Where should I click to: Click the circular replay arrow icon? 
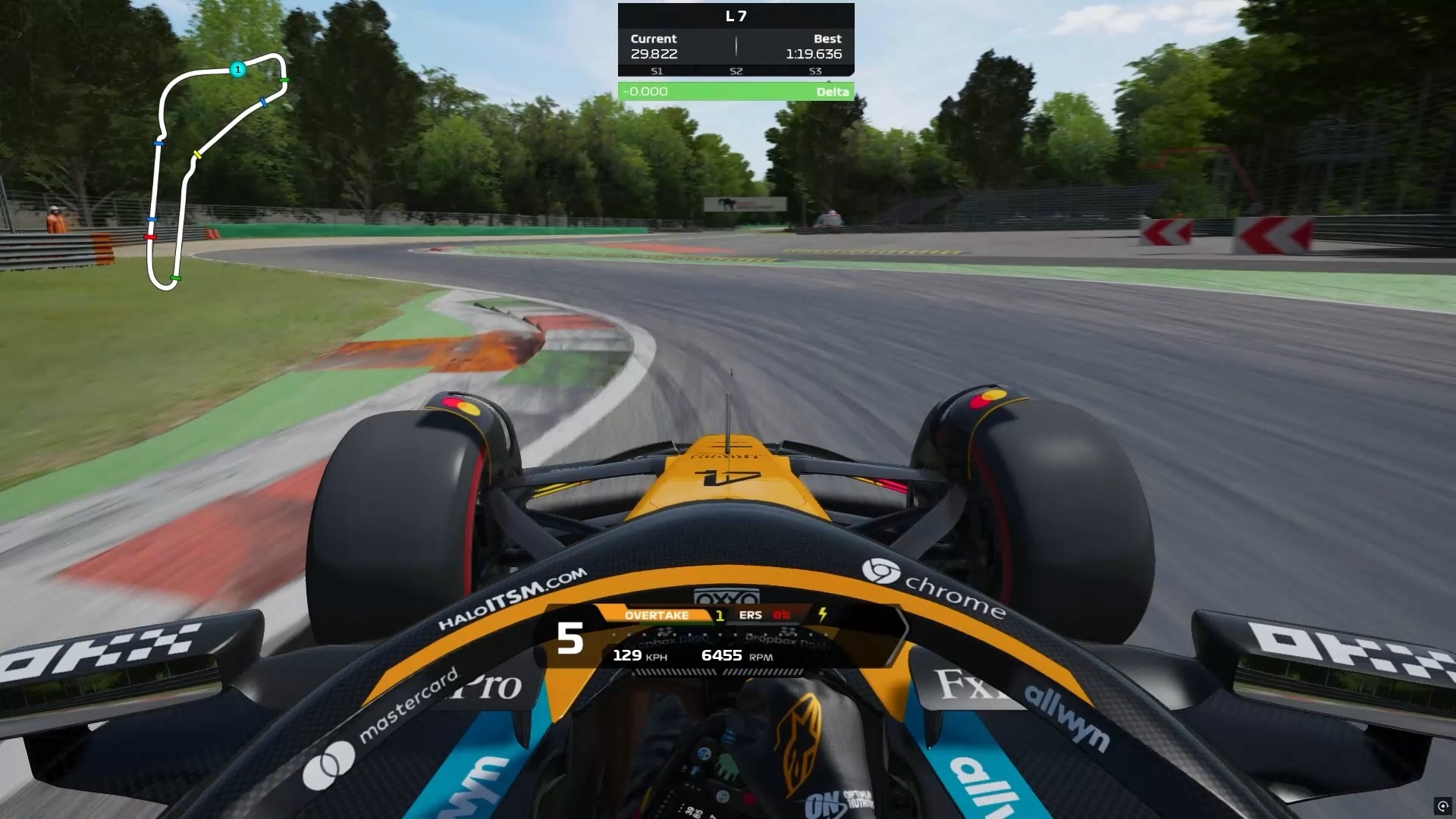[1442, 805]
